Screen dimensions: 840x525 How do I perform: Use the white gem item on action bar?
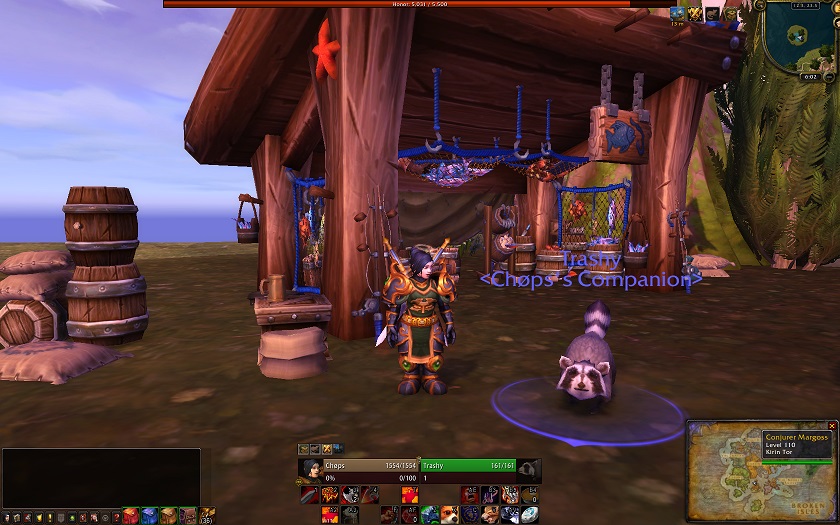coord(528,514)
